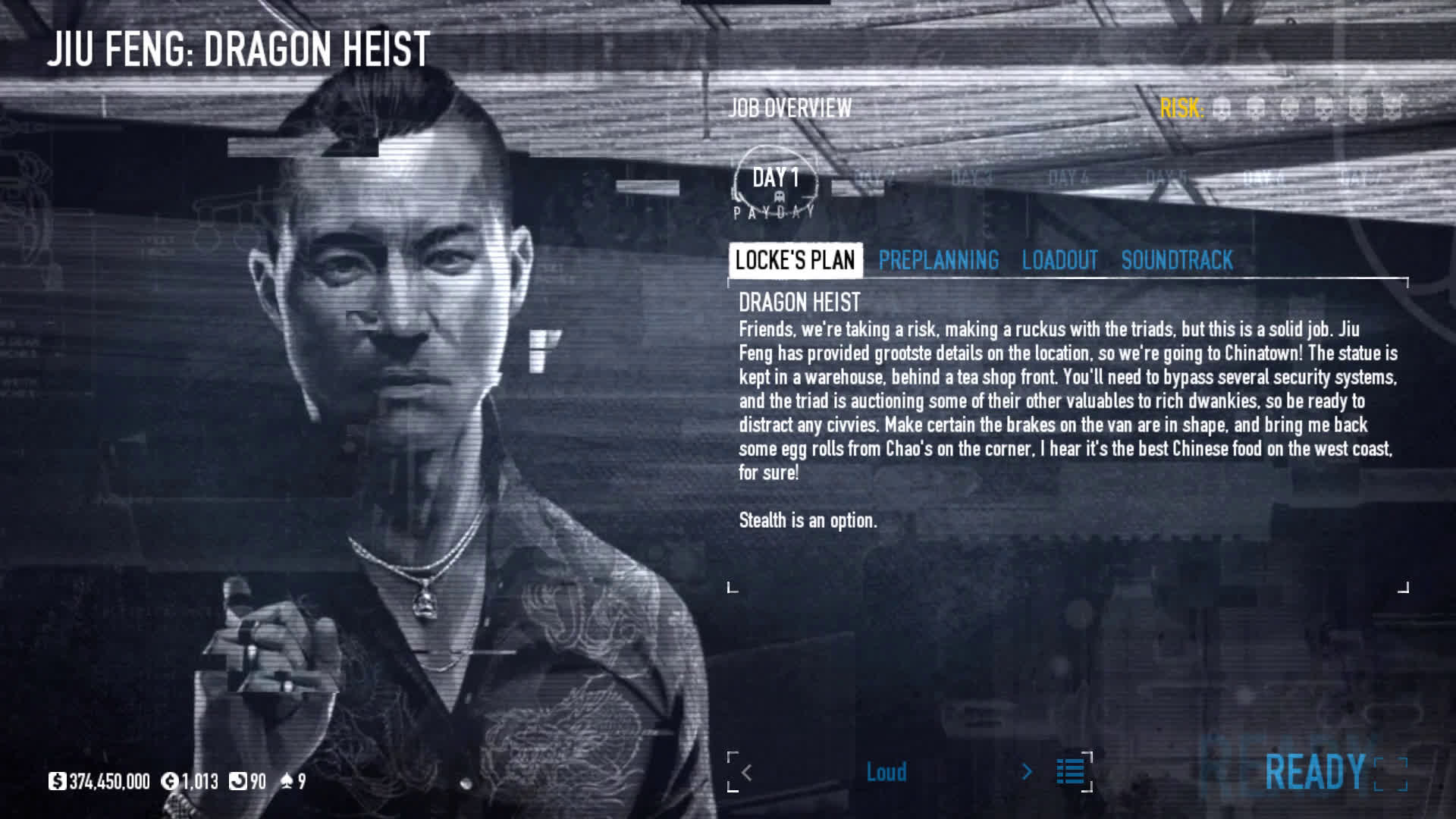Viewport: 1456px width, 819px height.
Task: Select the Loadout tab
Action: click(1059, 260)
